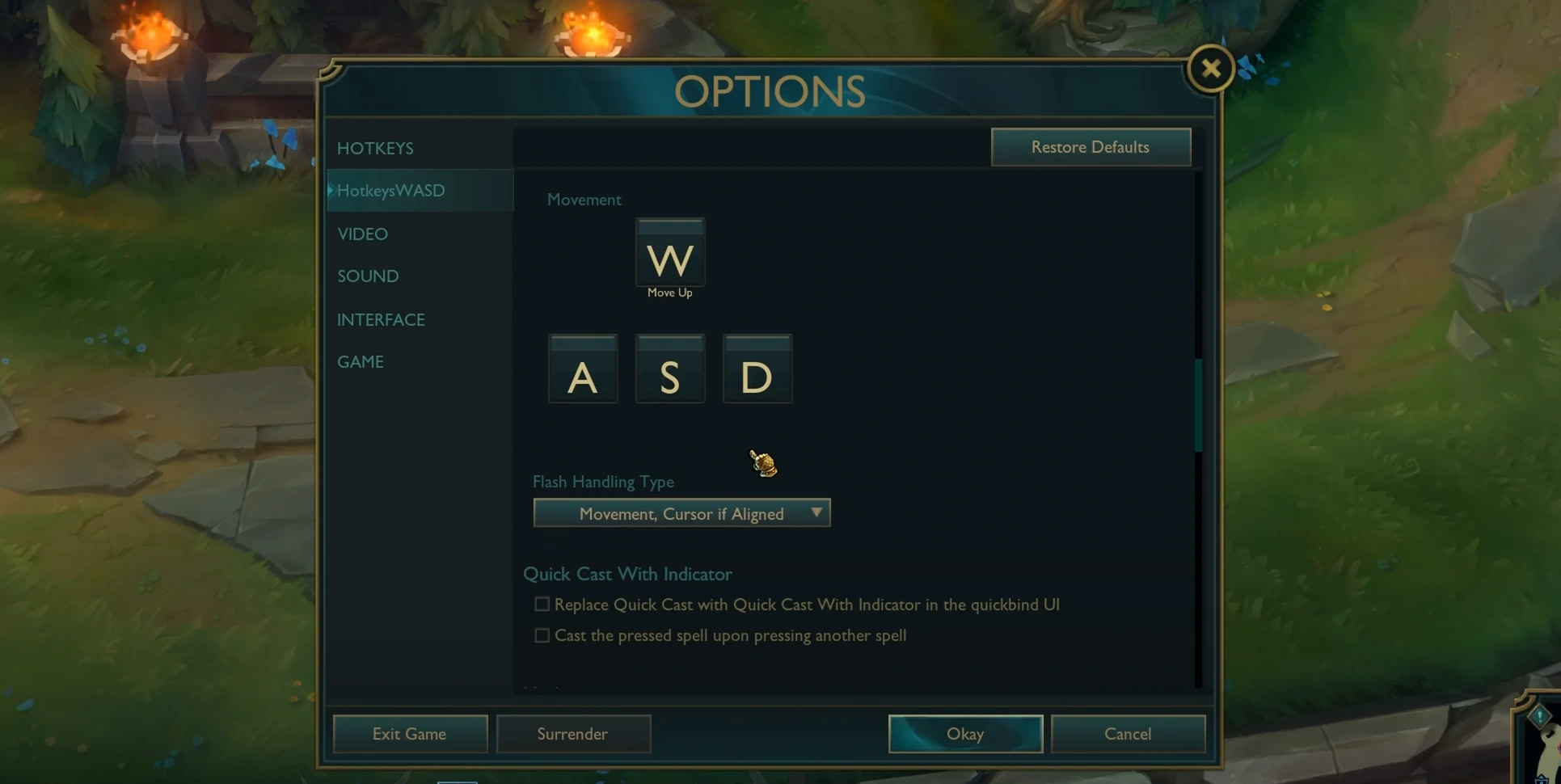The image size is (1561, 784).
Task: Open the Flash Handling Type dropdown
Action: click(681, 513)
